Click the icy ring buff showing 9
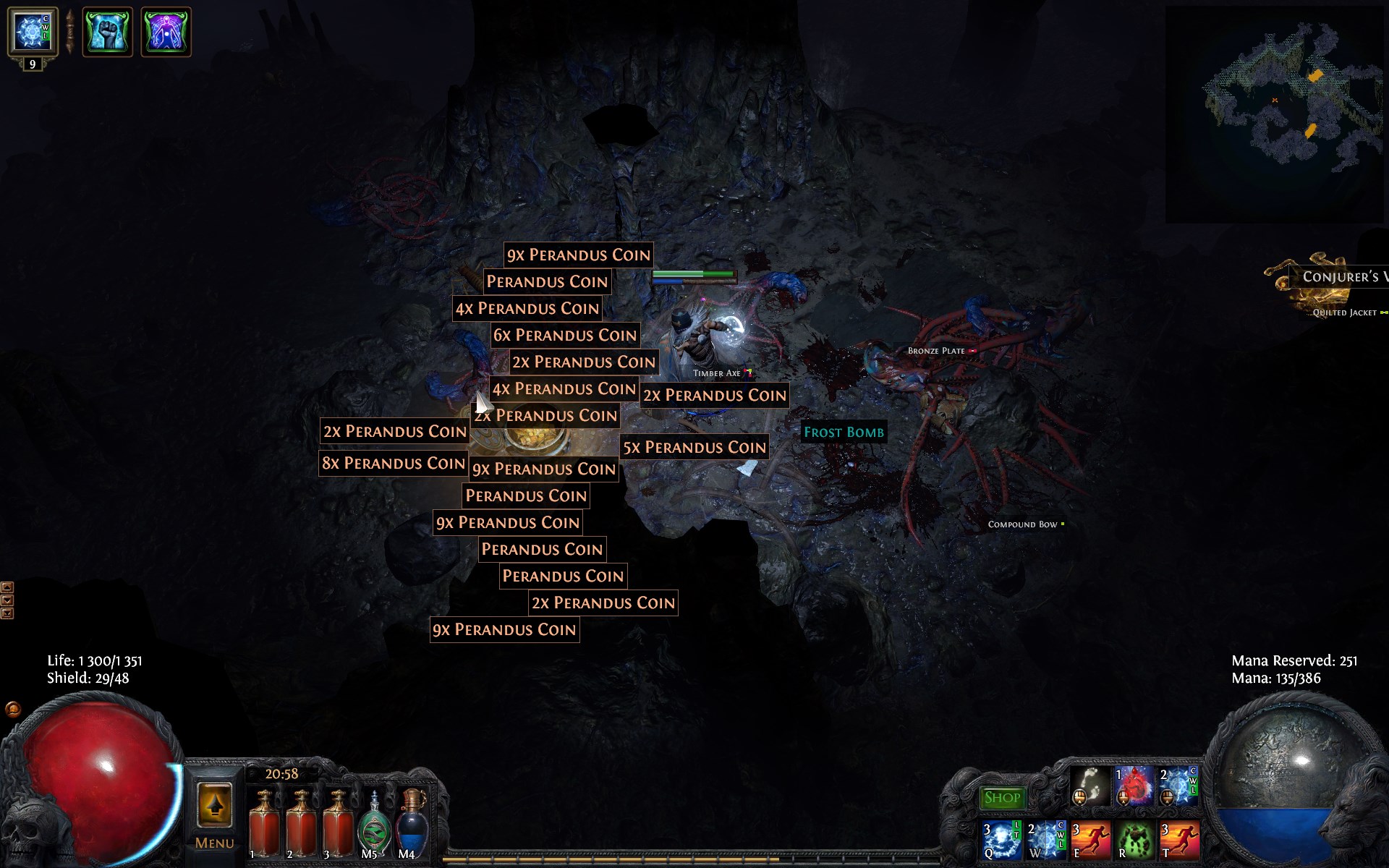1389x868 pixels. pos(32,32)
